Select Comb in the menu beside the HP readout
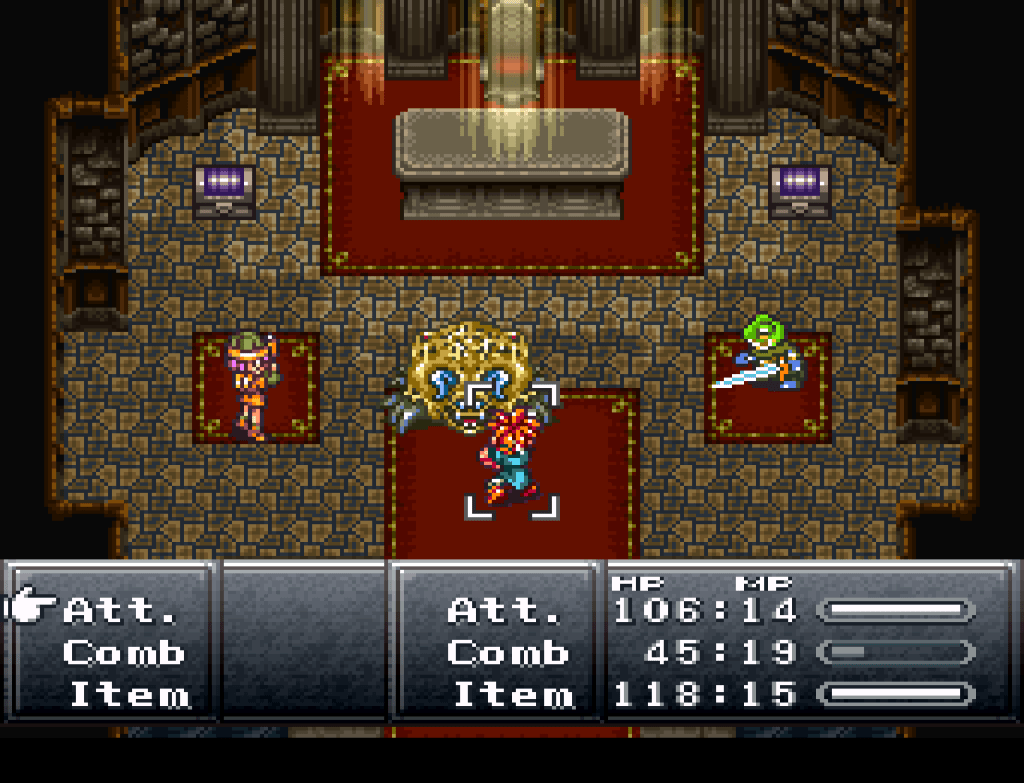This screenshot has width=1024, height=783. [508, 653]
